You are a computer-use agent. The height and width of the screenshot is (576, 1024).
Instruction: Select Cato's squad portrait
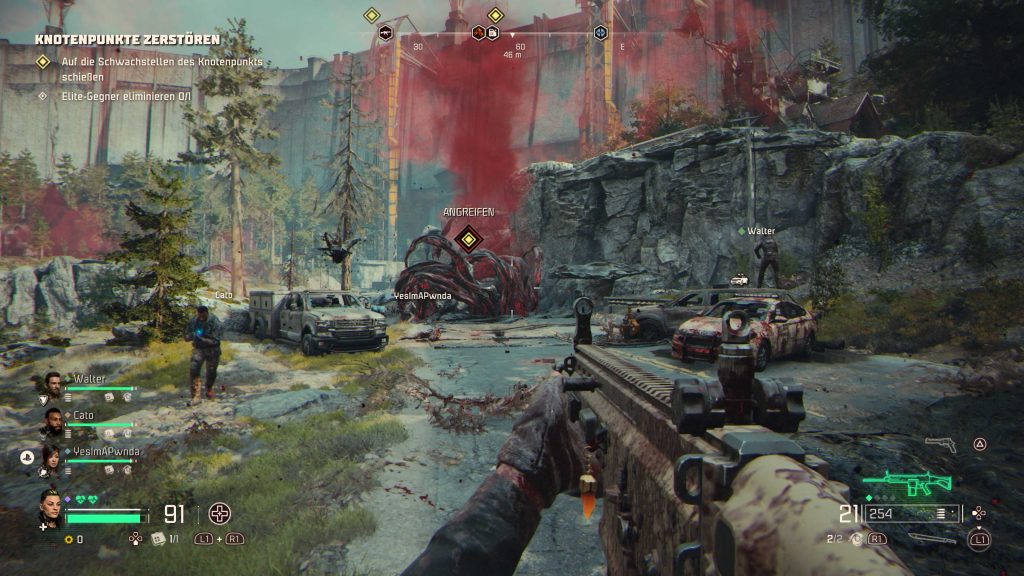coord(53,418)
